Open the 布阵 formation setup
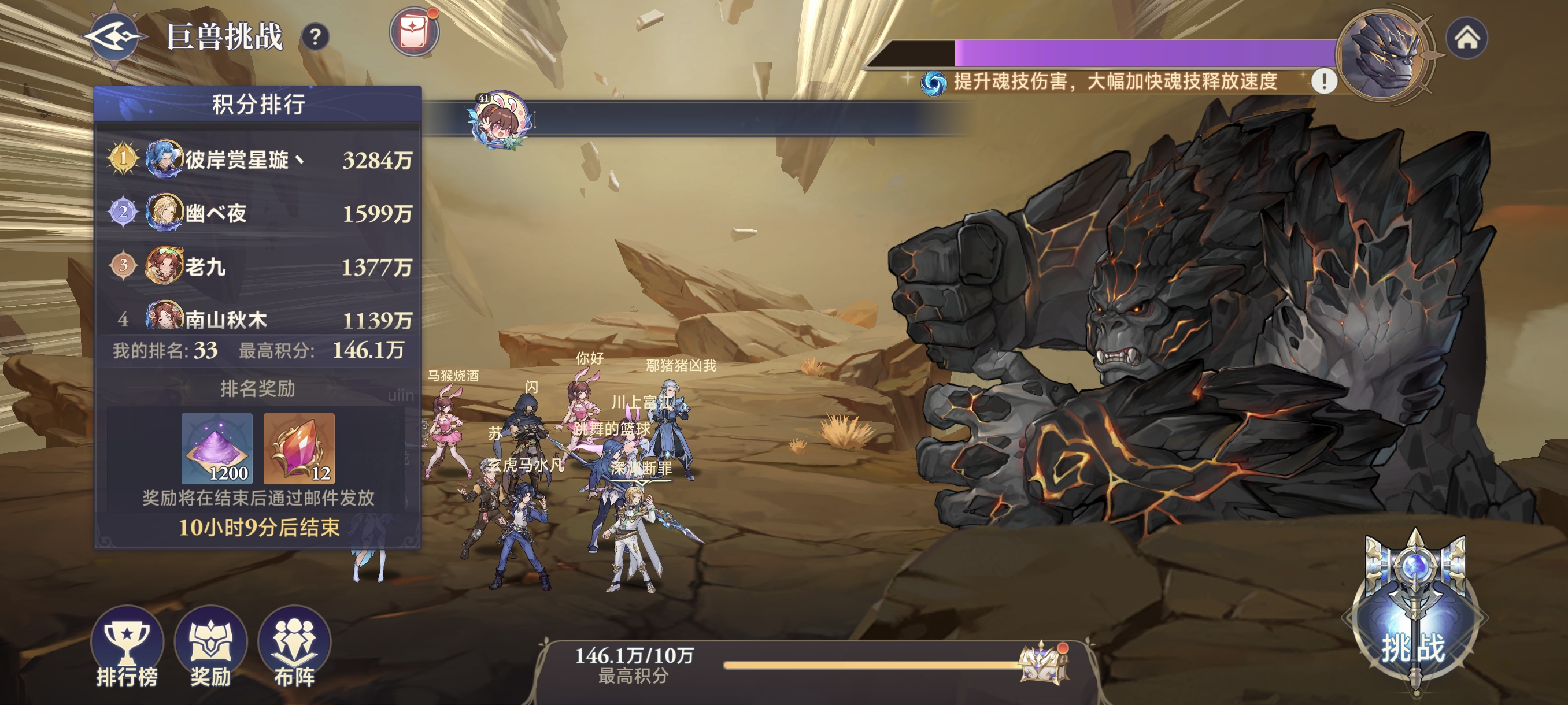The height and width of the screenshot is (705, 1568). [x=294, y=647]
